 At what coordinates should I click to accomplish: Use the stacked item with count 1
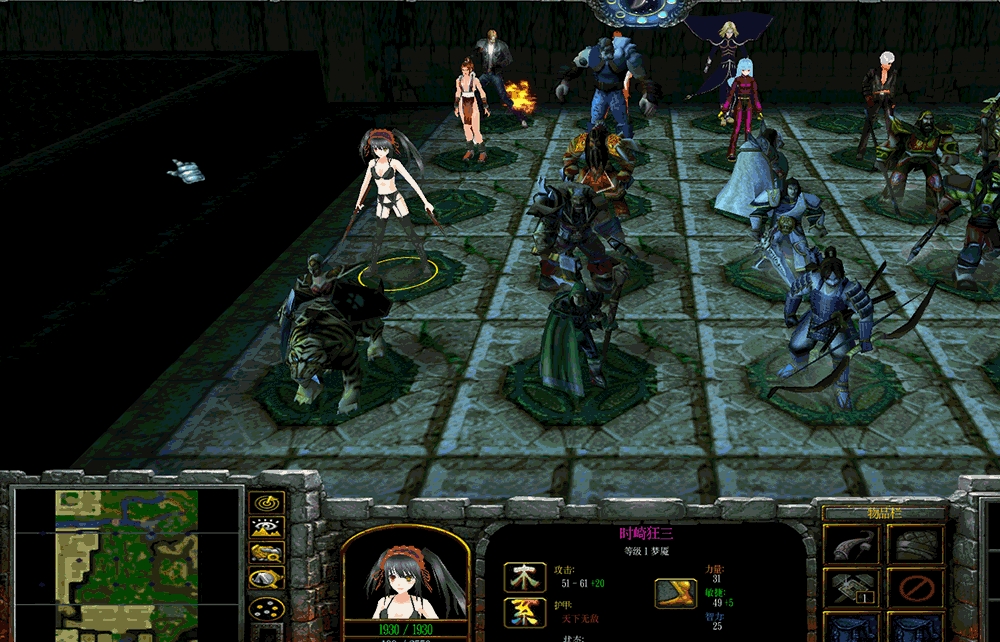click(x=851, y=588)
